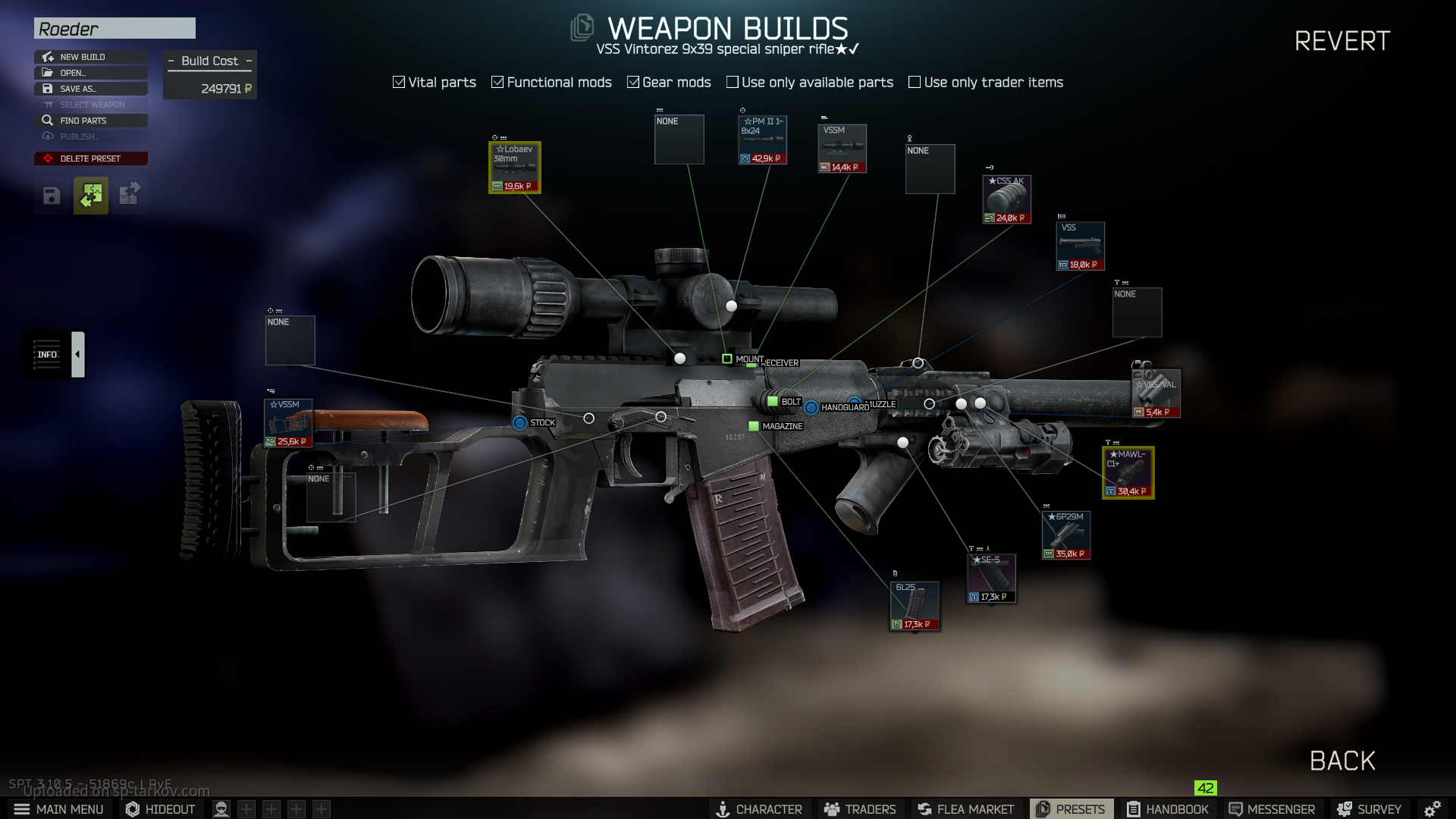Go BACK from weapon builds
The width and height of the screenshot is (1456, 819).
pyautogui.click(x=1341, y=761)
